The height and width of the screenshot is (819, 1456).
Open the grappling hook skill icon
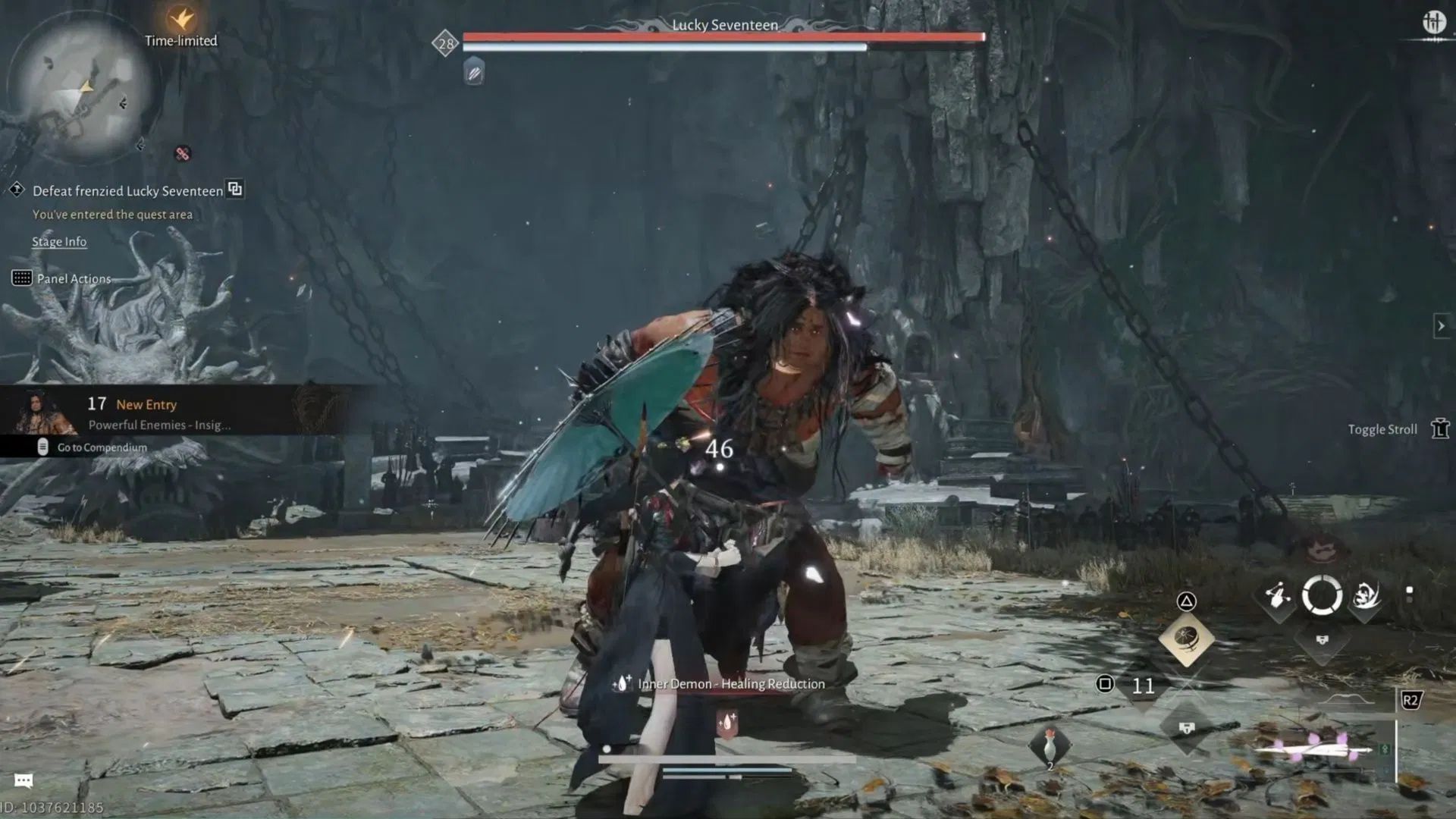(1278, 595)
